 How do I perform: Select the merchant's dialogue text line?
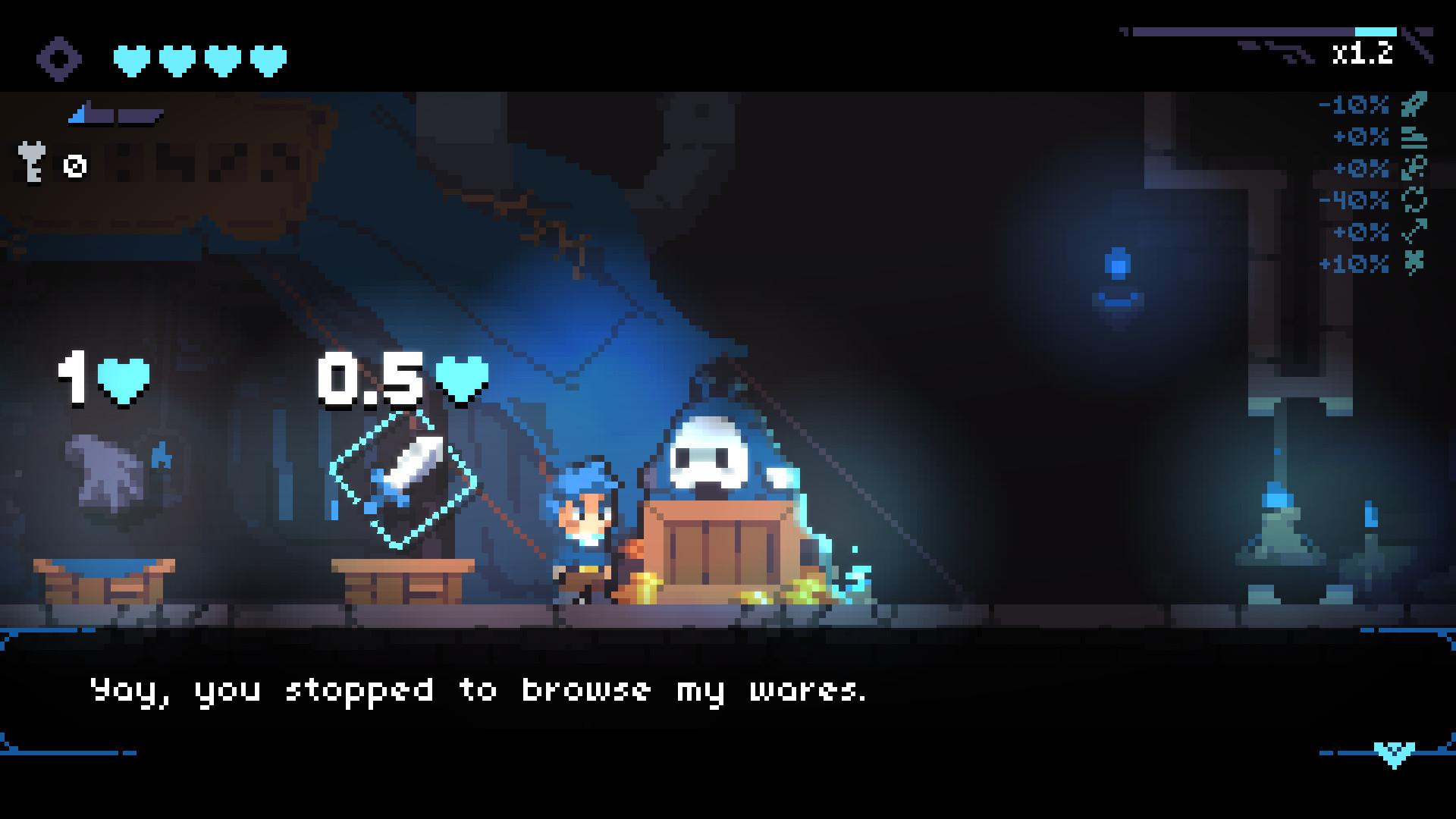click(478, 690)
